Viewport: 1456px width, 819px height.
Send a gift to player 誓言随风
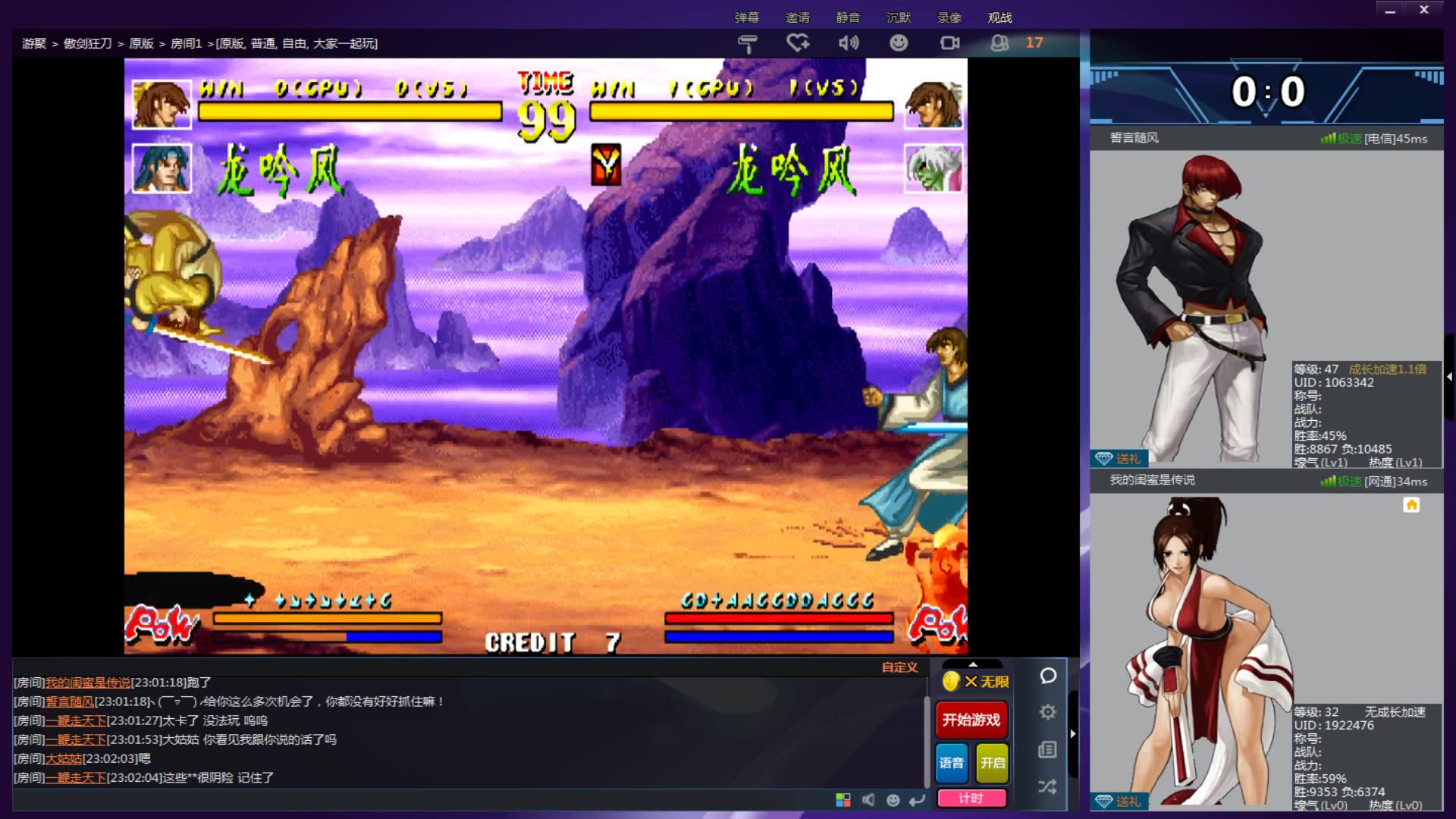tap(1120, 459)
